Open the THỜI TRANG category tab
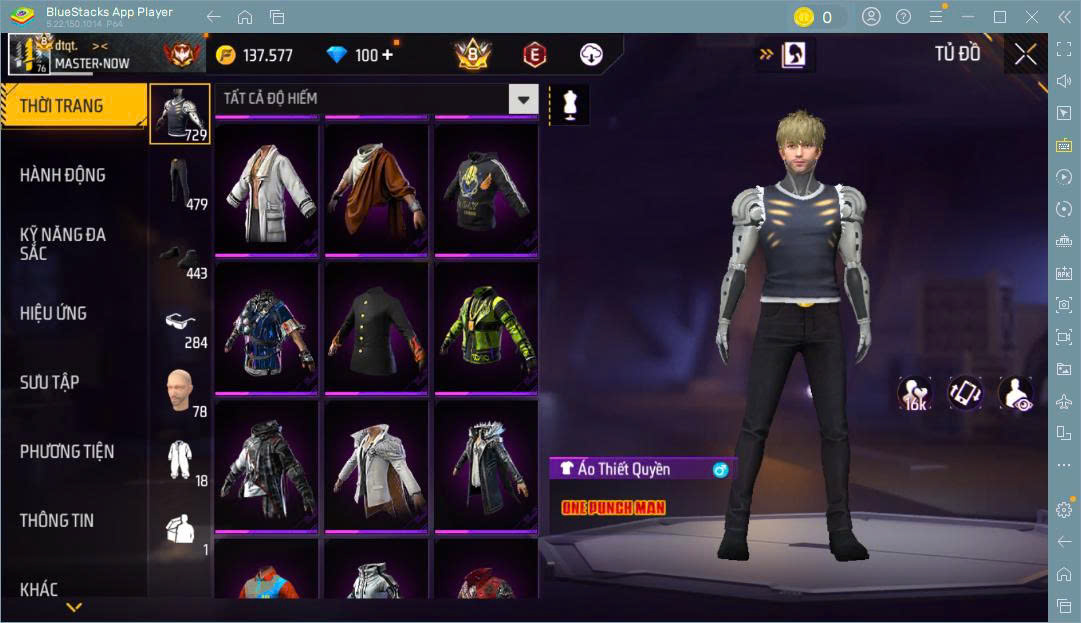The width and height of the screenshot is (1081, 623). (x=72, y=105)
